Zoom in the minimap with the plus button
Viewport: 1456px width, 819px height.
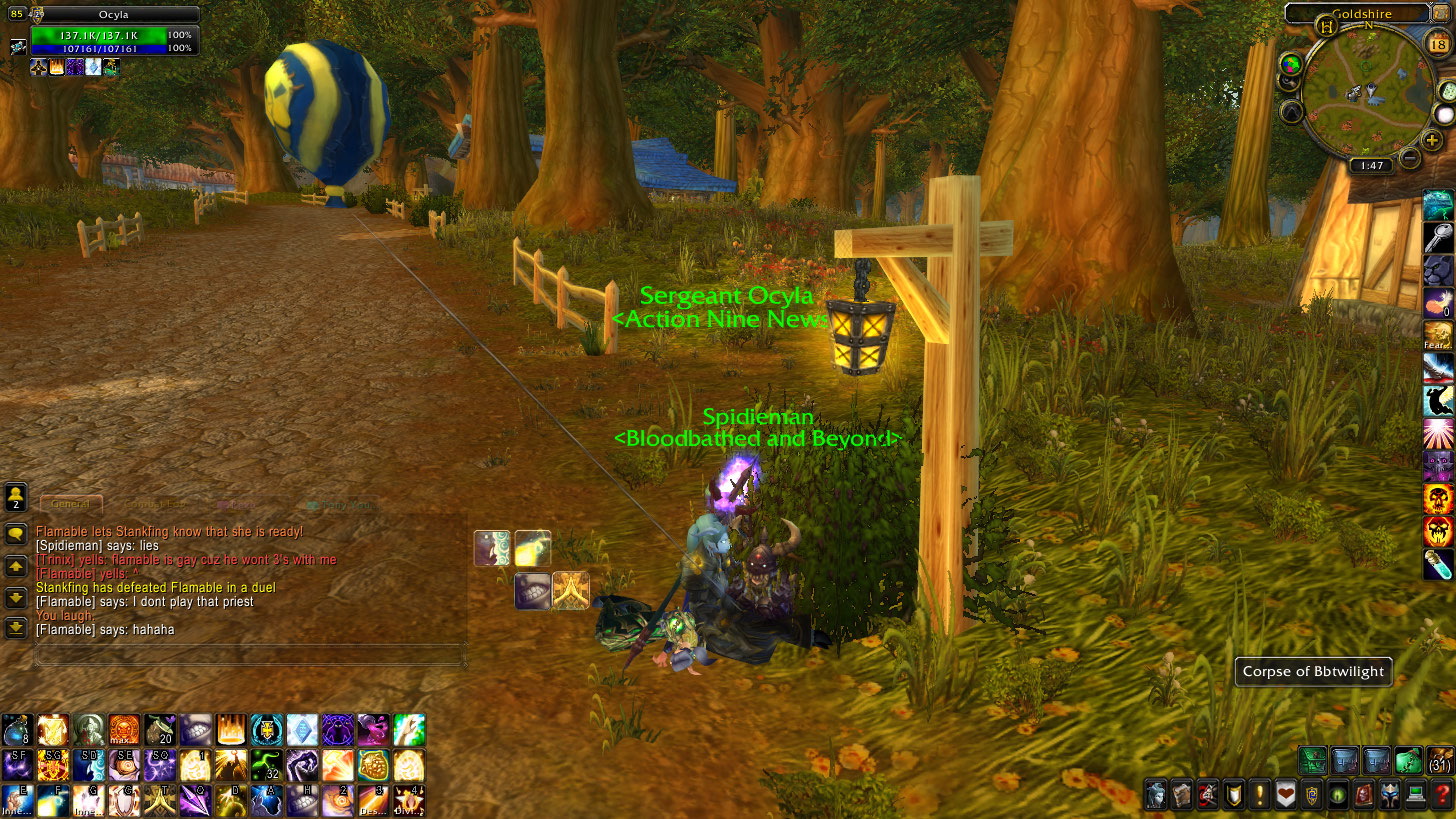pos(1433,141)
